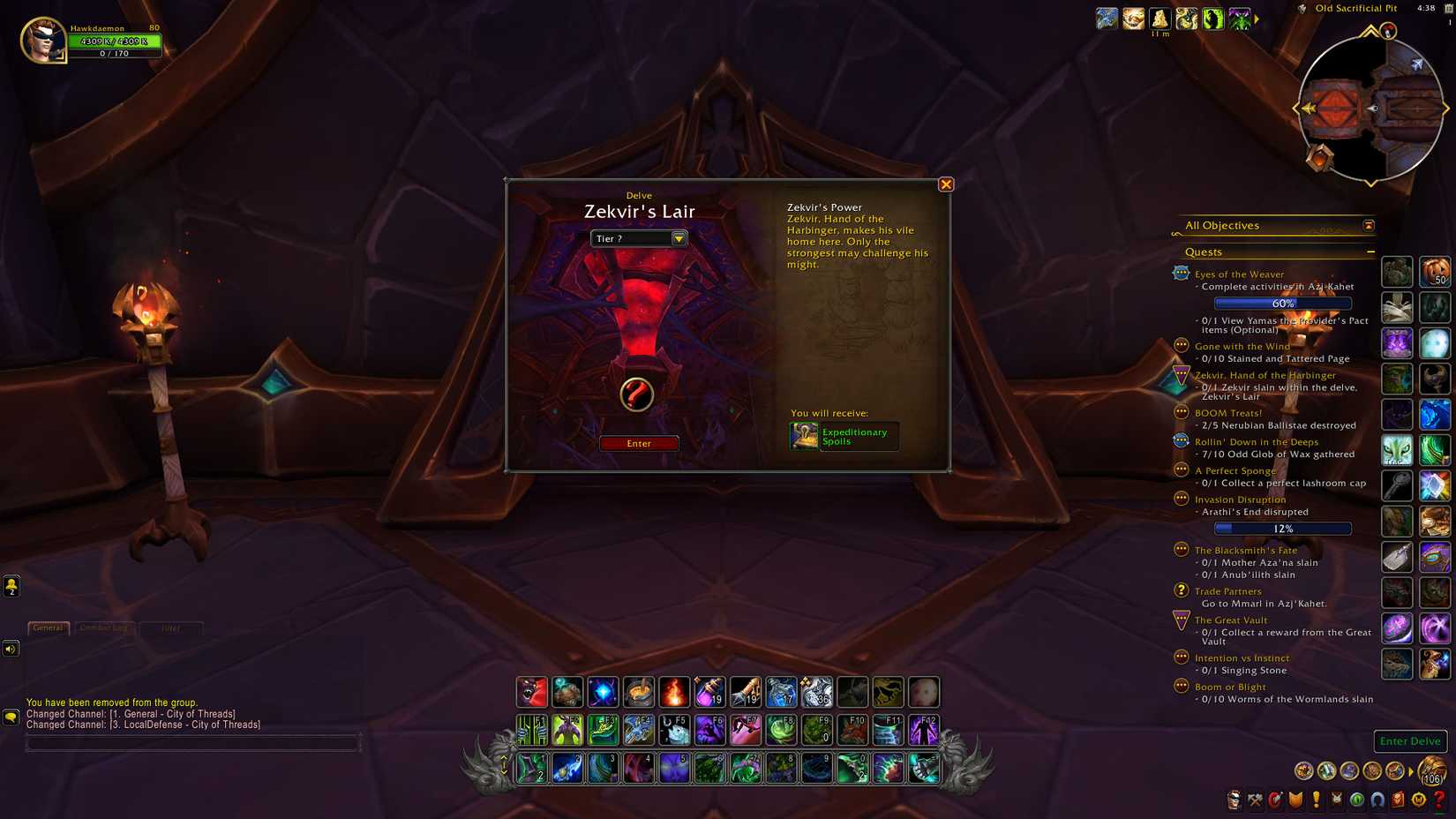Click the Enter Delve button
1456x819 pixels.
(x=1409, y=741)
